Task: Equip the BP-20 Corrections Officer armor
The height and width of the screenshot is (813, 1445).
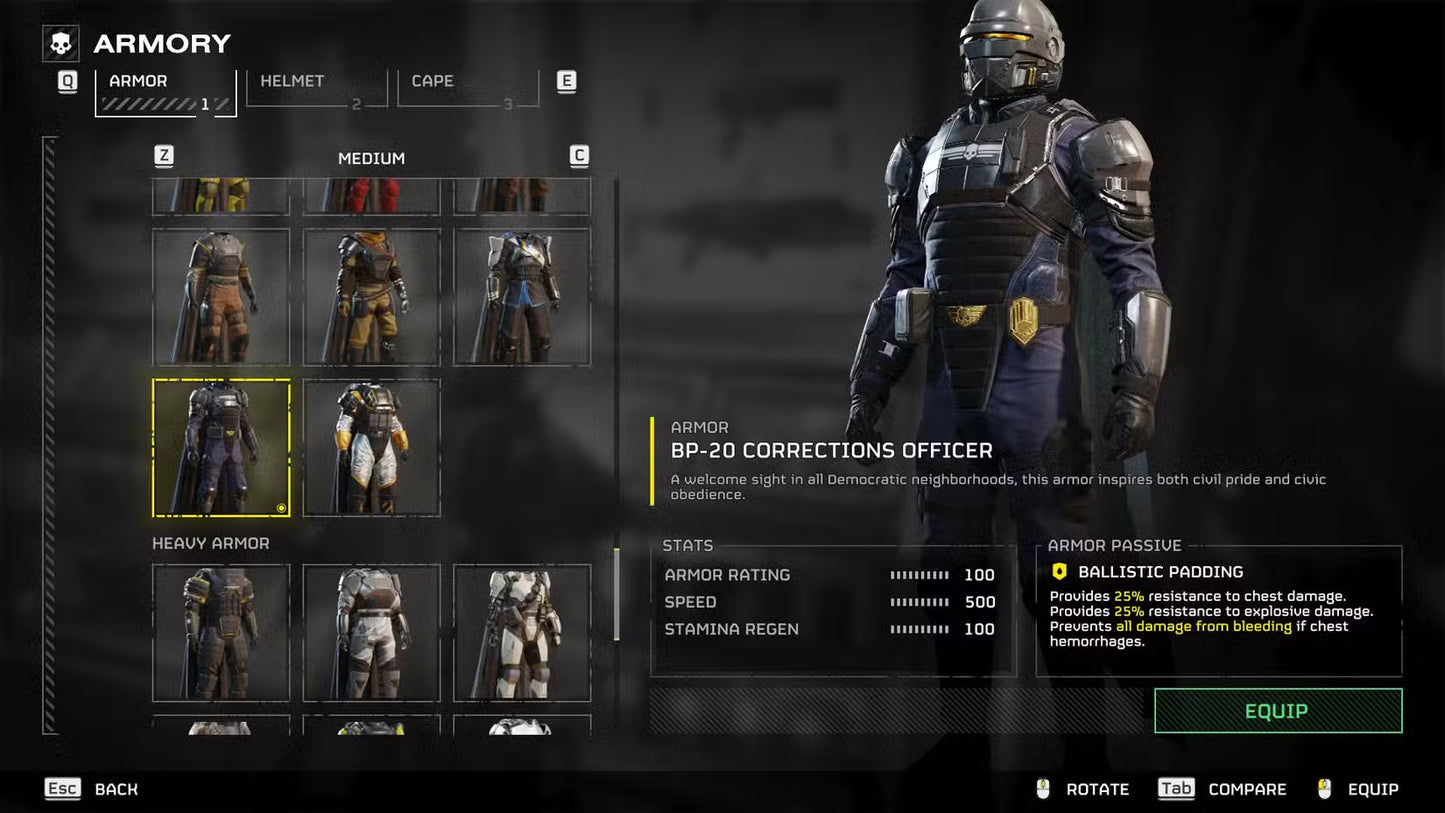Action: (1277, 711)
